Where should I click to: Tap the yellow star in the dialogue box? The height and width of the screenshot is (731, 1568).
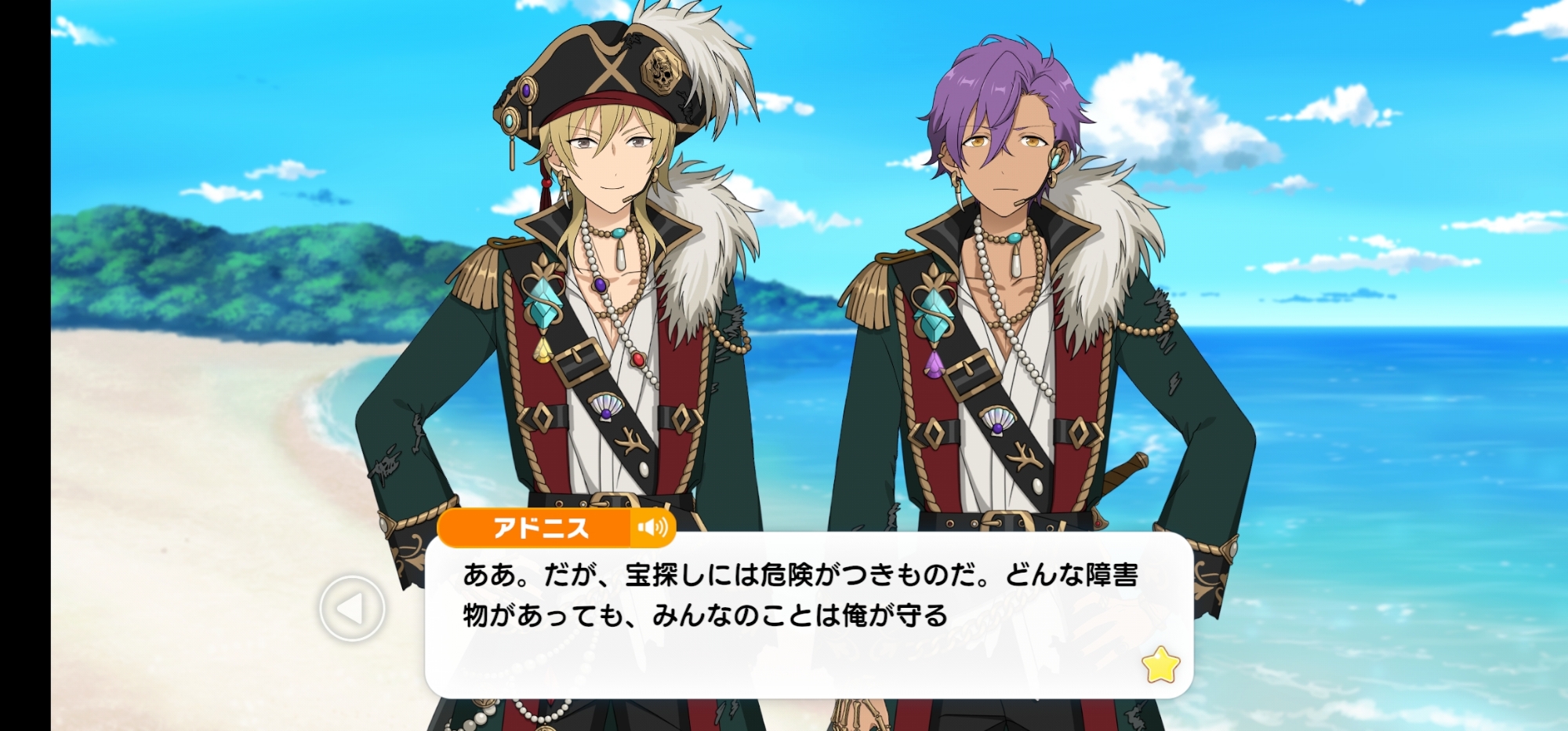pos(1160,665)
